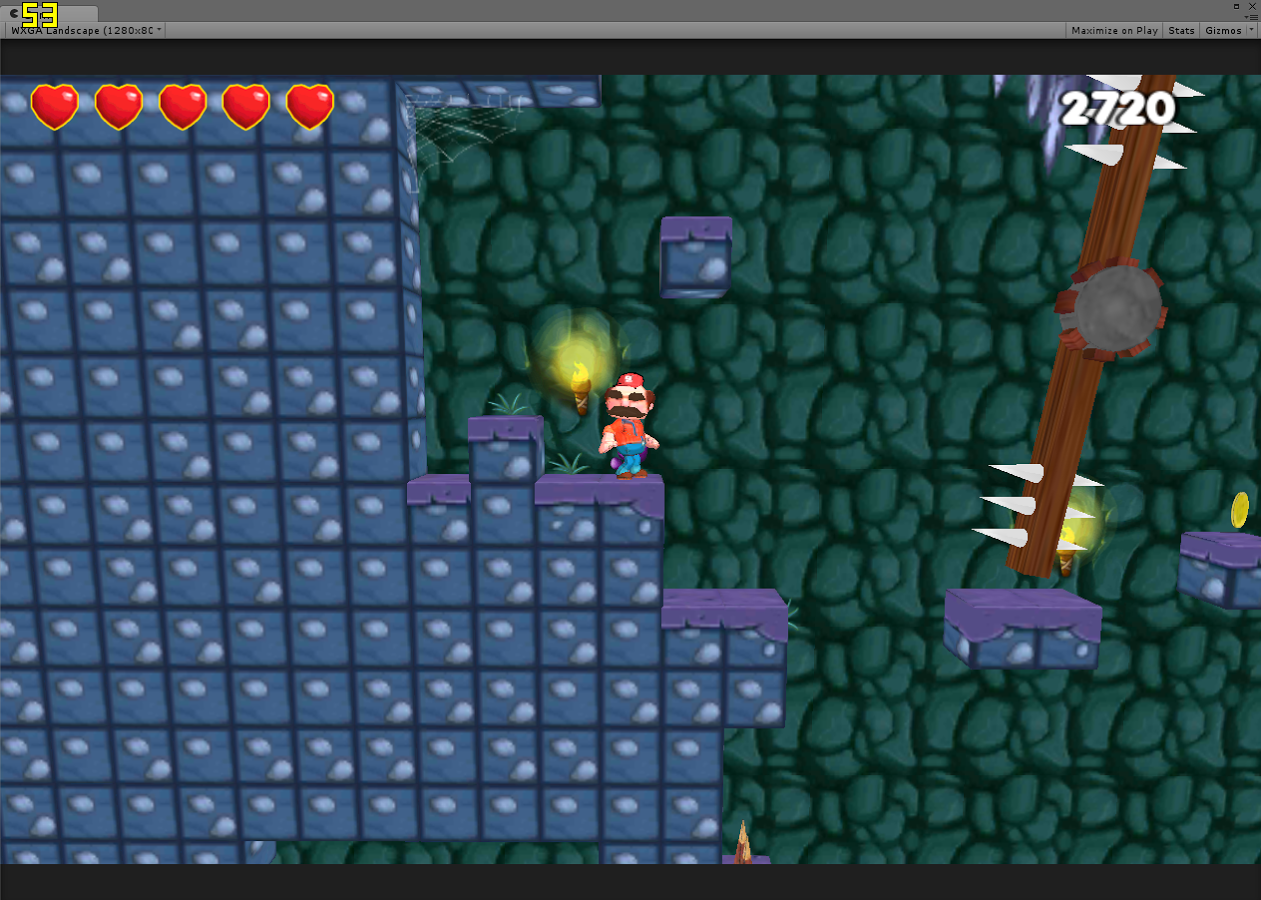Screen dimensions: 1261x900
Task: Open the WXGA Landscape resolution dropdown
Action: [85, 31]
